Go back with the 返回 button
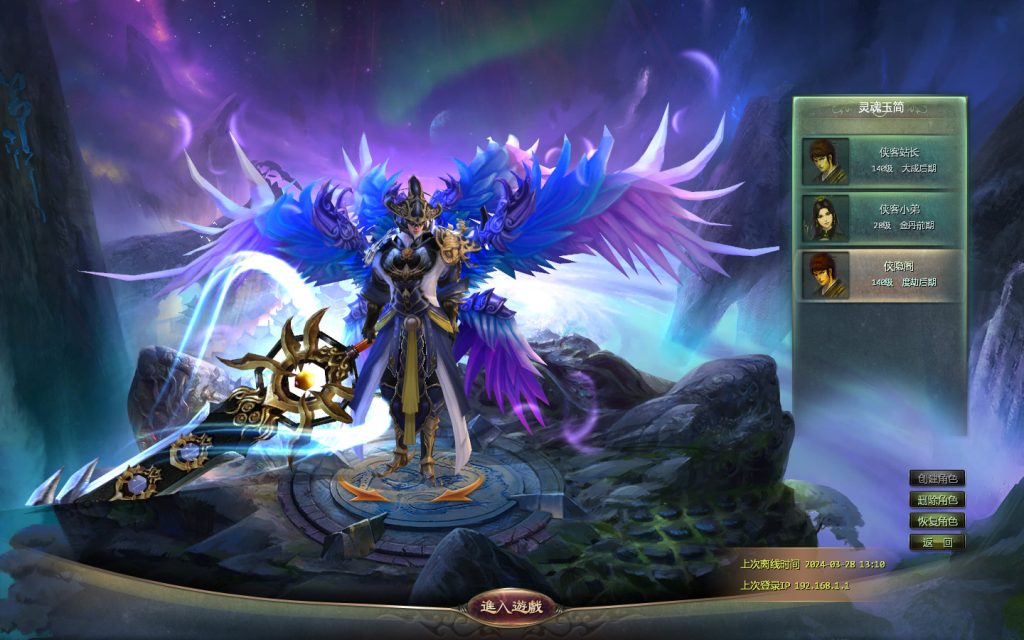 tap(937, 542)
